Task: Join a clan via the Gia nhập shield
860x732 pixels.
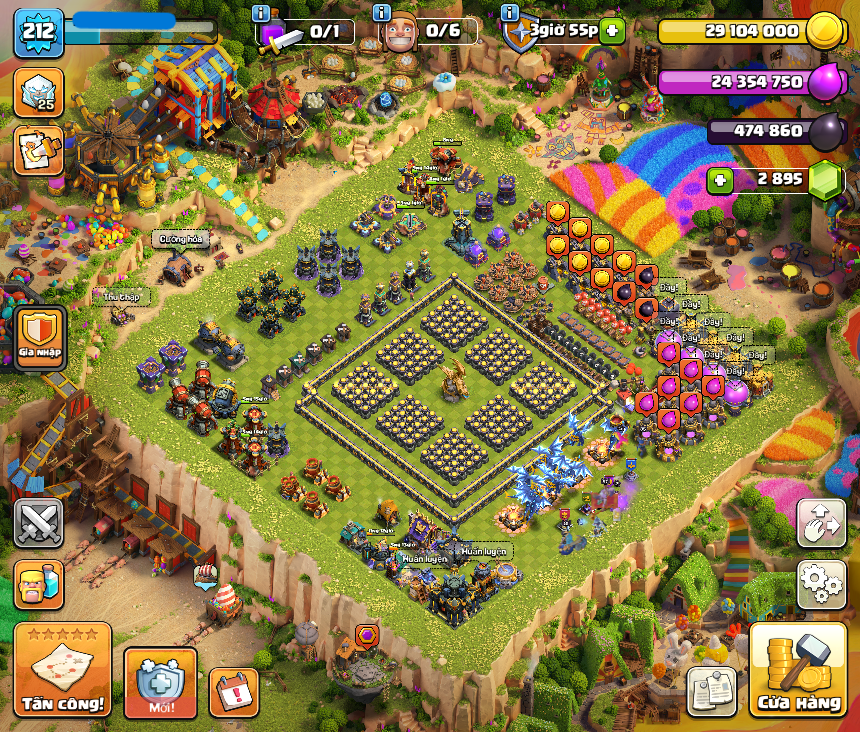Action: [x=41, y=337]
